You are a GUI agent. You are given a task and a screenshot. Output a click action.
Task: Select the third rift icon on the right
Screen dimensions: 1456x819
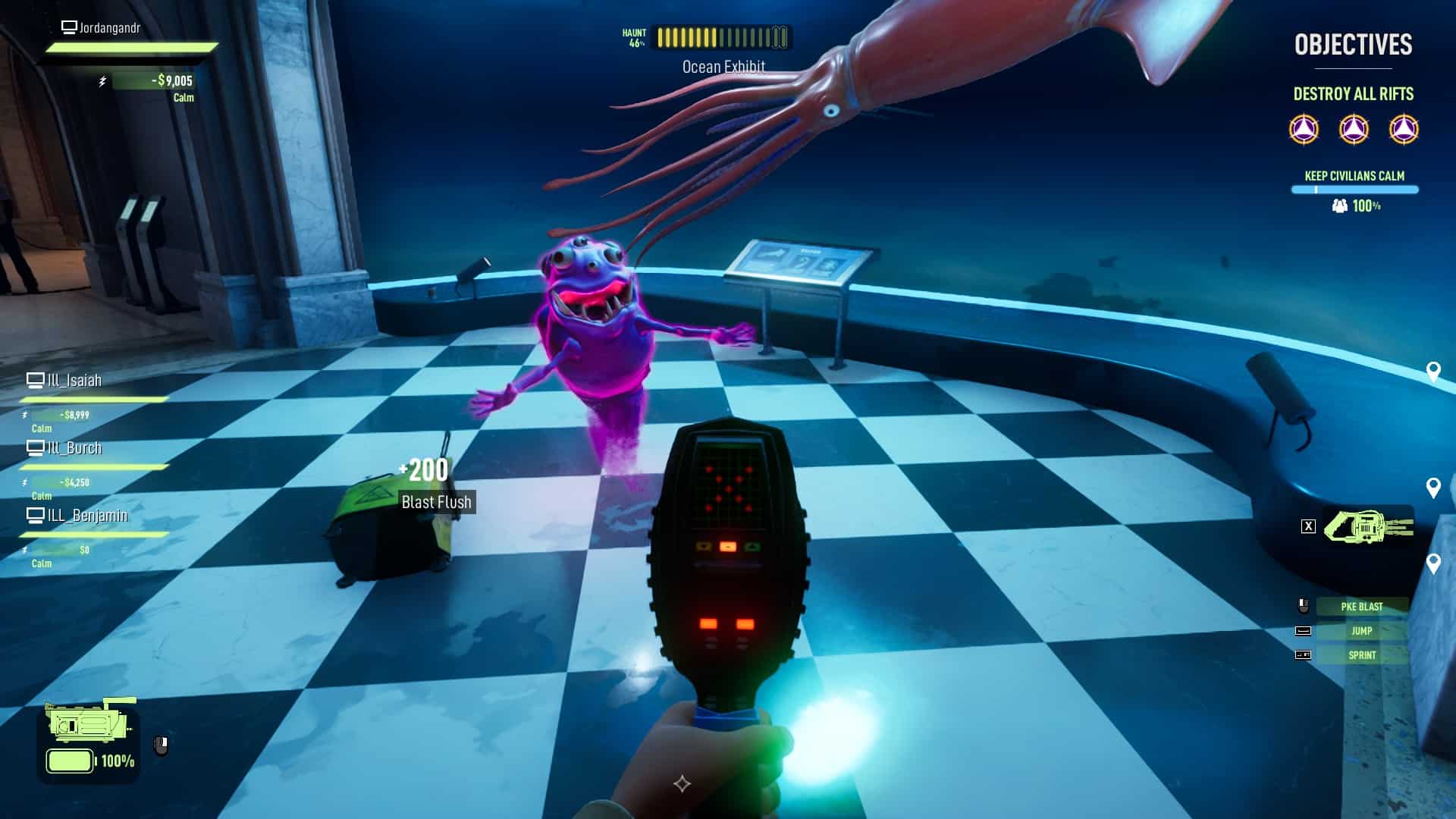point(1404,127)
